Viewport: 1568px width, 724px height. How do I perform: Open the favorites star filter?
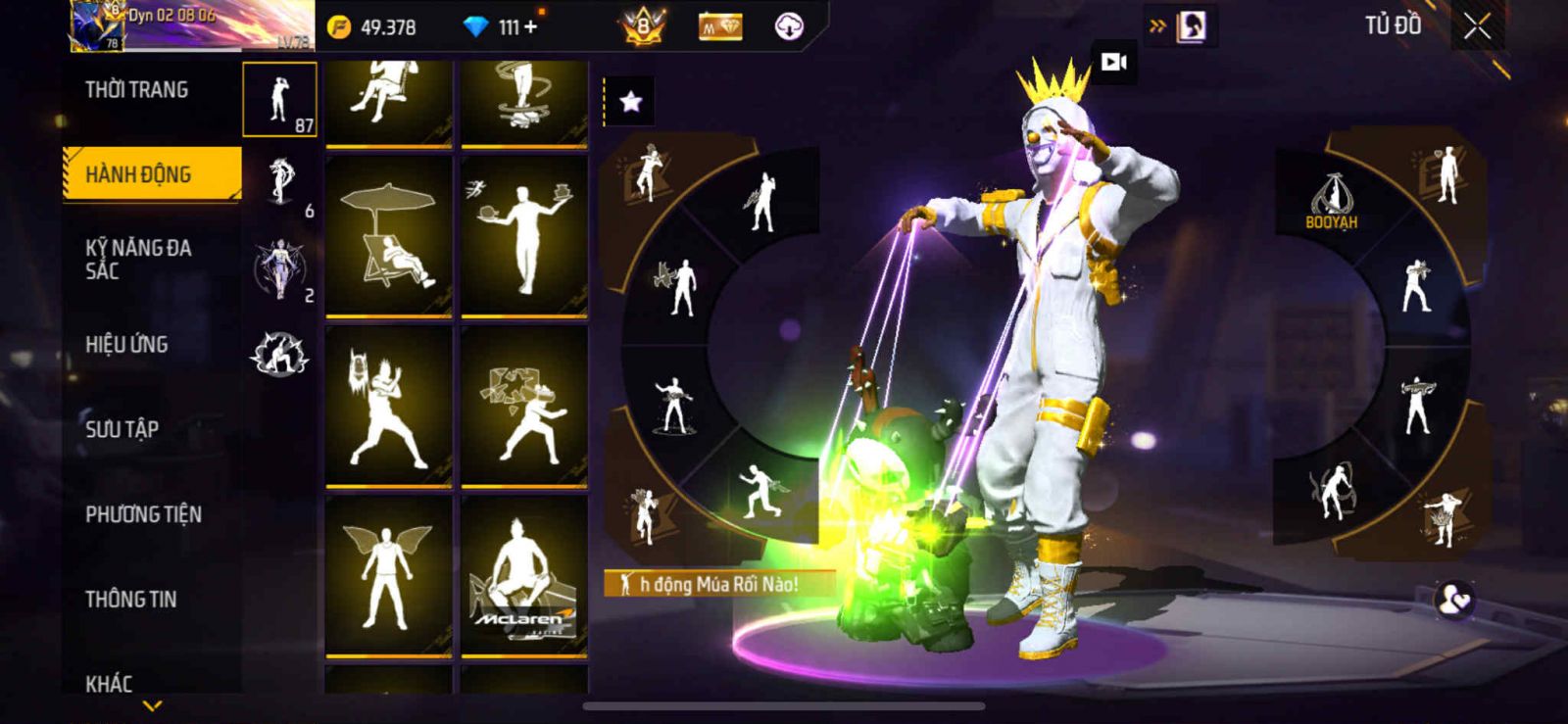pos(630,101)
